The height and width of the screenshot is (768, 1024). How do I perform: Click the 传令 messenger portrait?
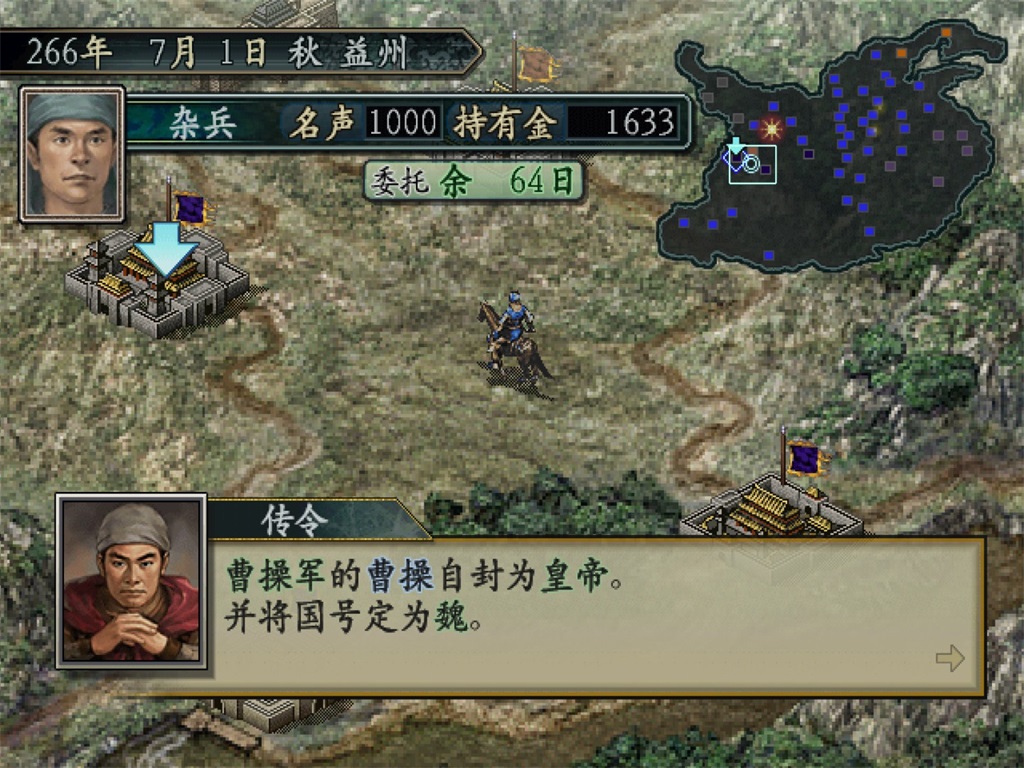[131, 581]
